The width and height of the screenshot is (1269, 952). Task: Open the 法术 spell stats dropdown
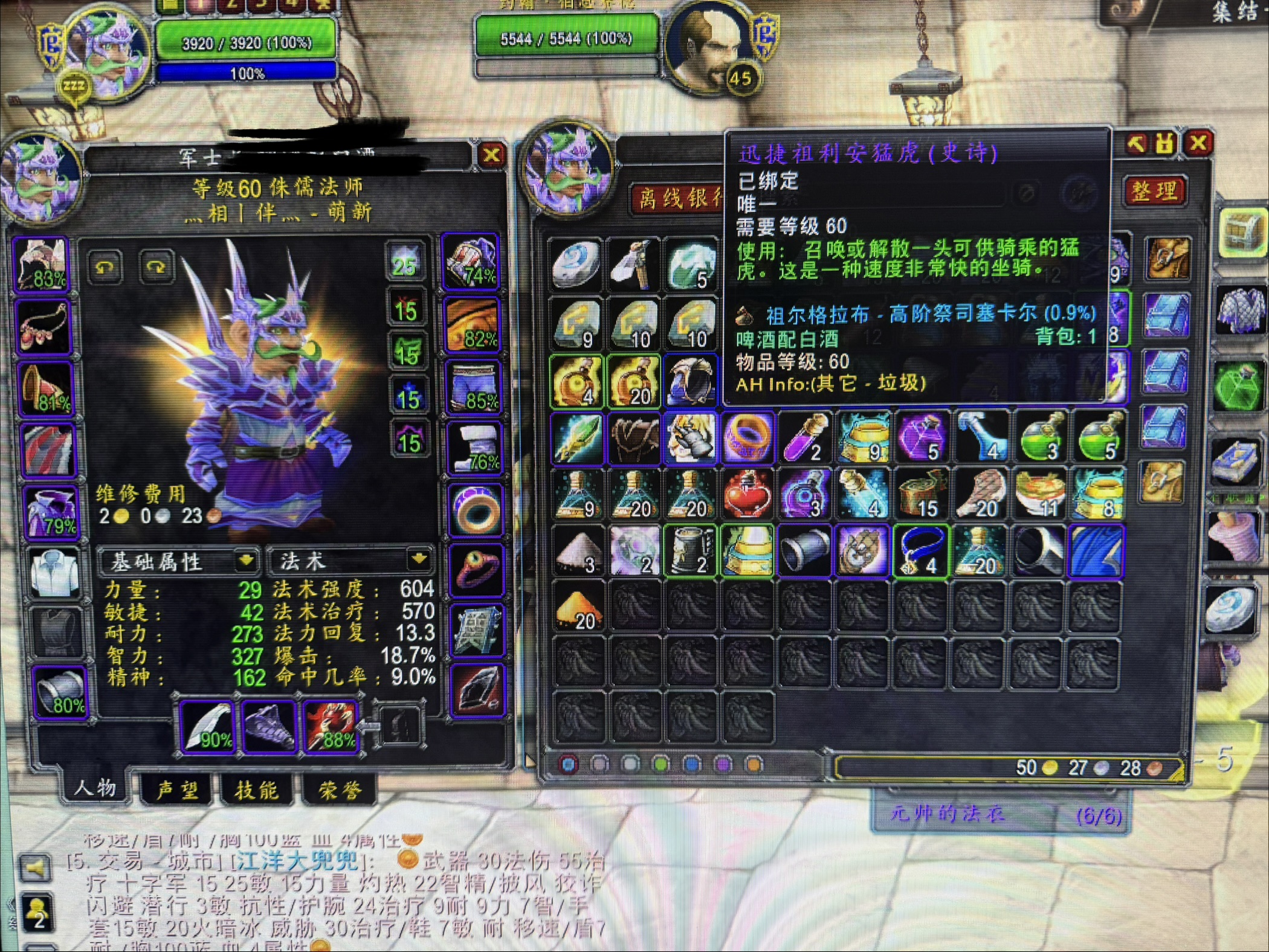click(x=419, y=559)
